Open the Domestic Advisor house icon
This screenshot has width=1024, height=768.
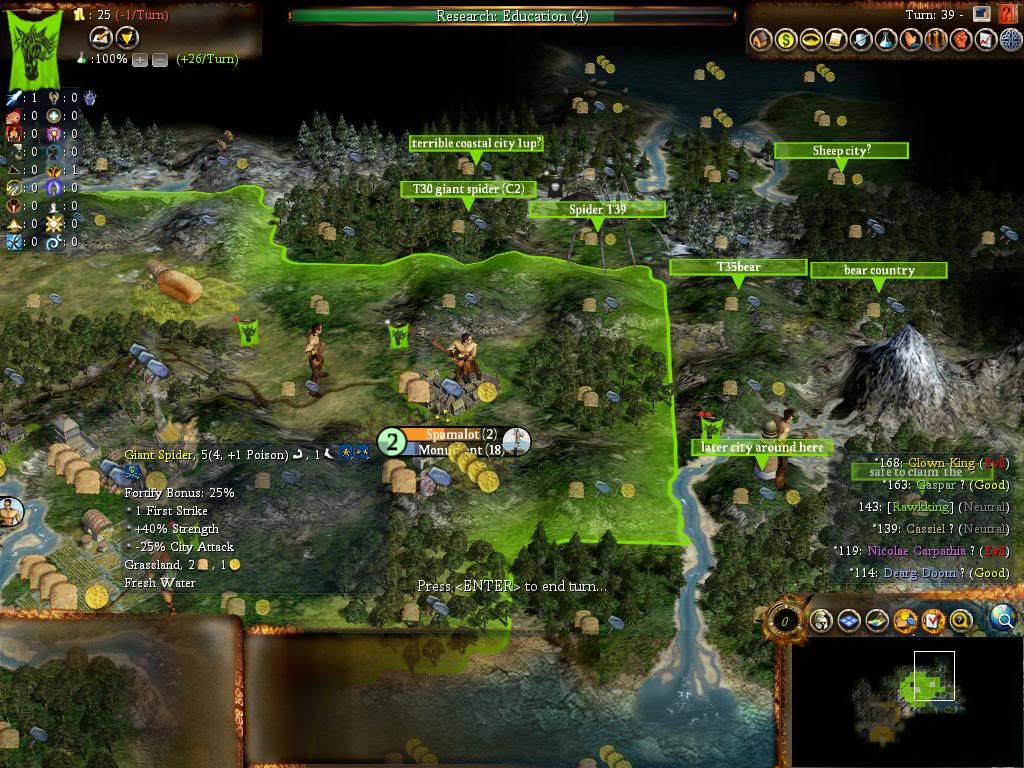761,40
